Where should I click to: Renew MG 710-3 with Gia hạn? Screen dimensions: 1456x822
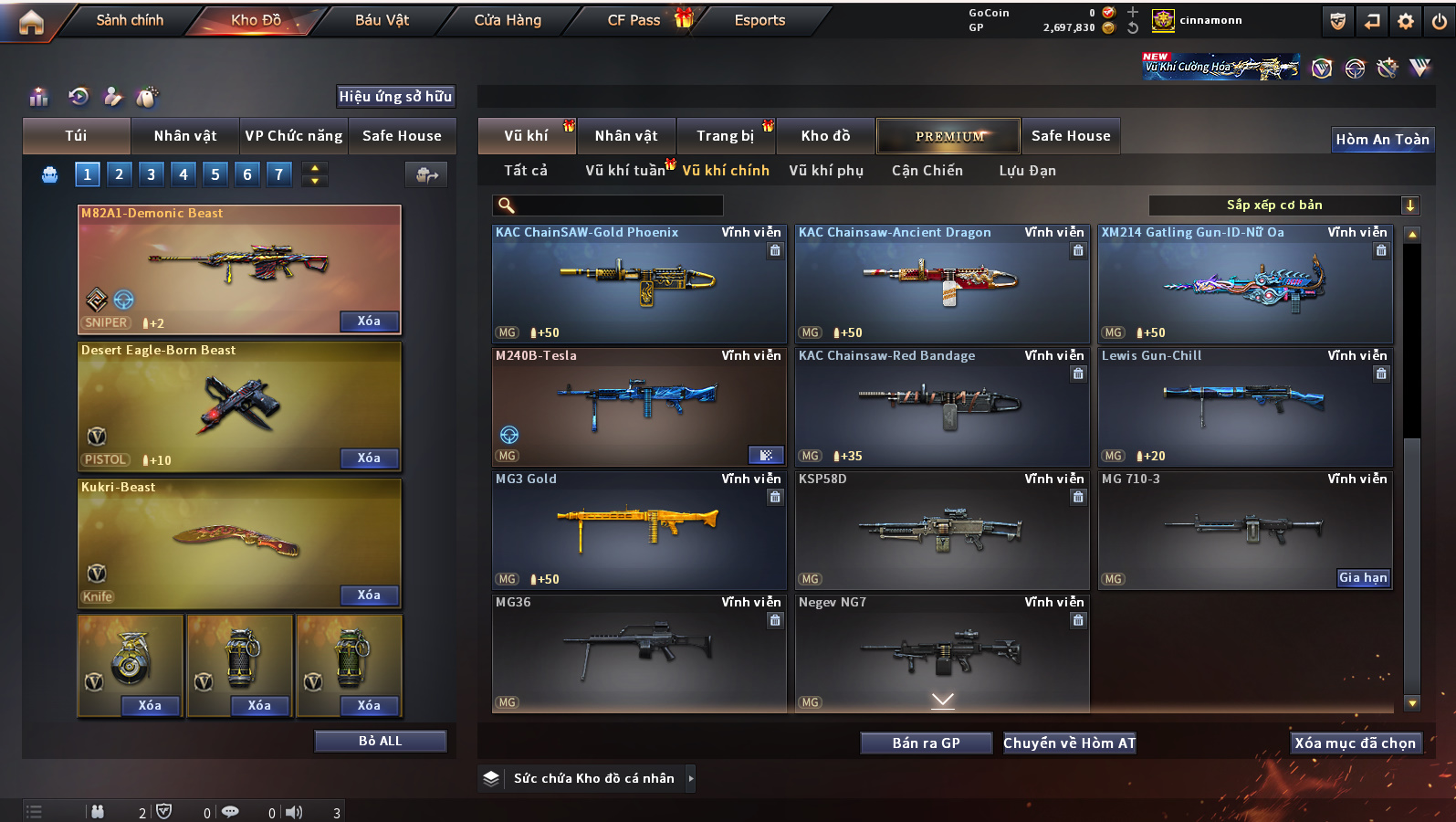tap(1363, 577)
